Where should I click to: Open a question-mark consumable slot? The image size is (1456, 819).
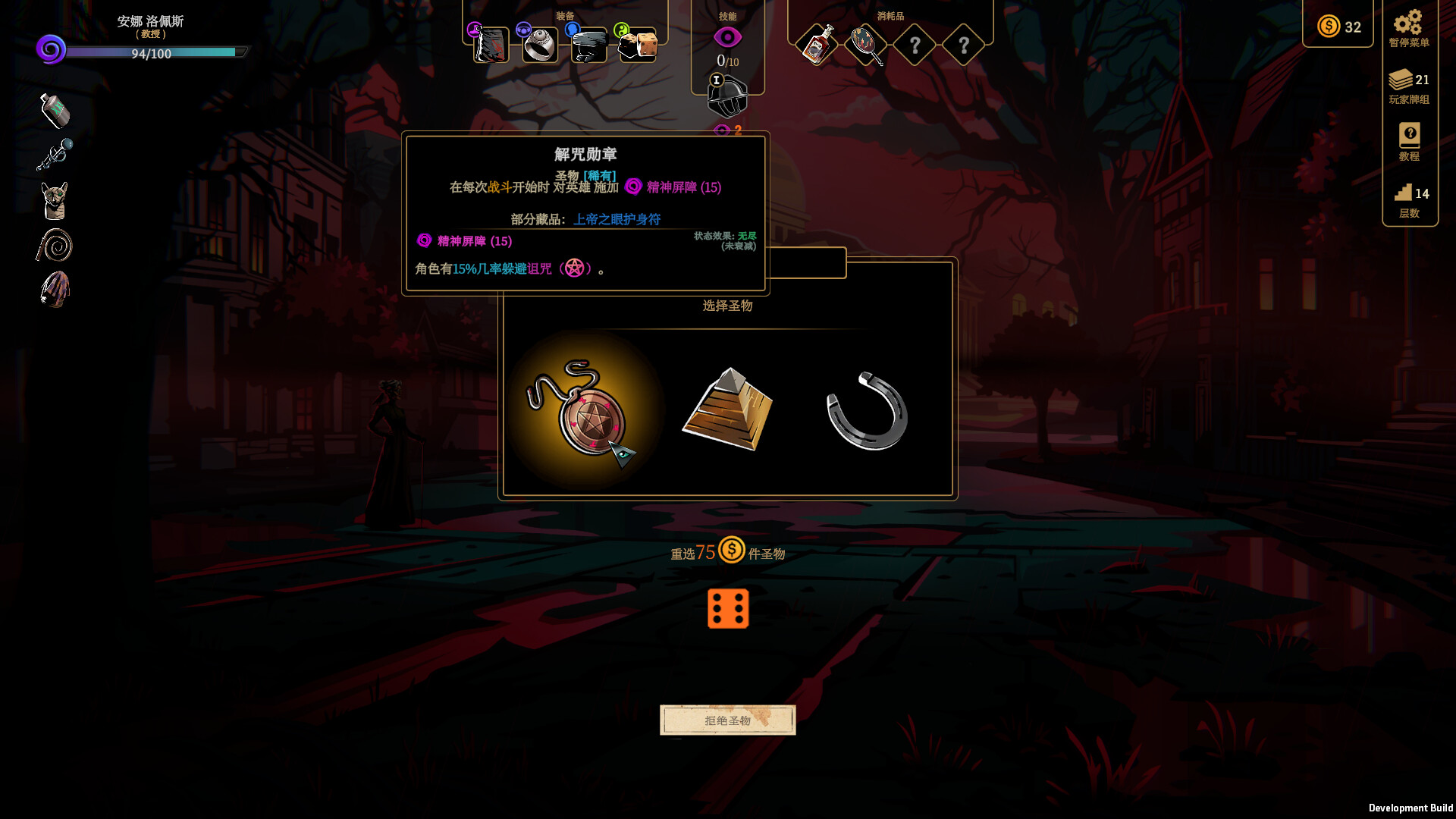pyautogui.click(x=915, y=43)
